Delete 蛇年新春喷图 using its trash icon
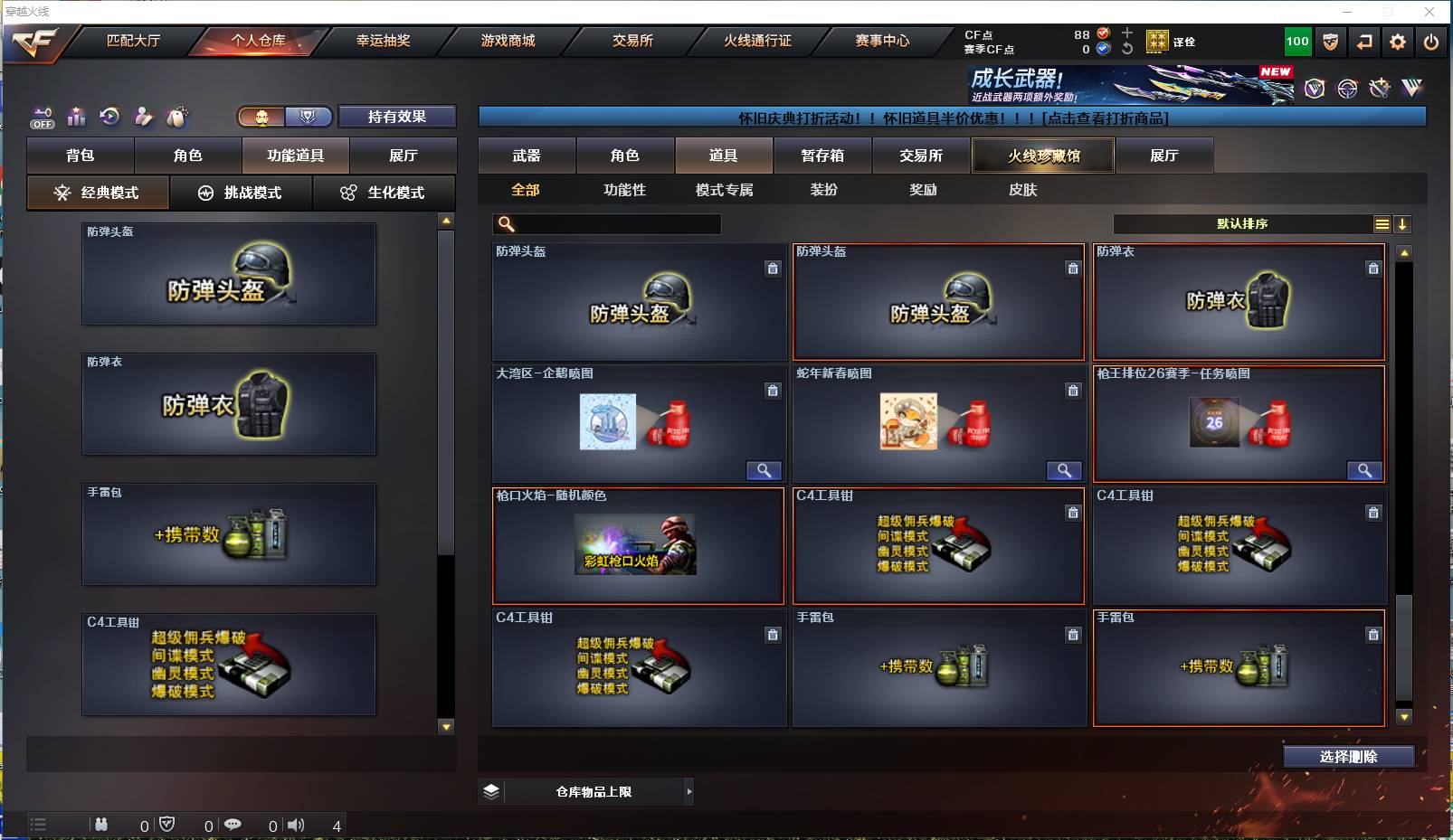The image size is (1453, 840). 1073,391
